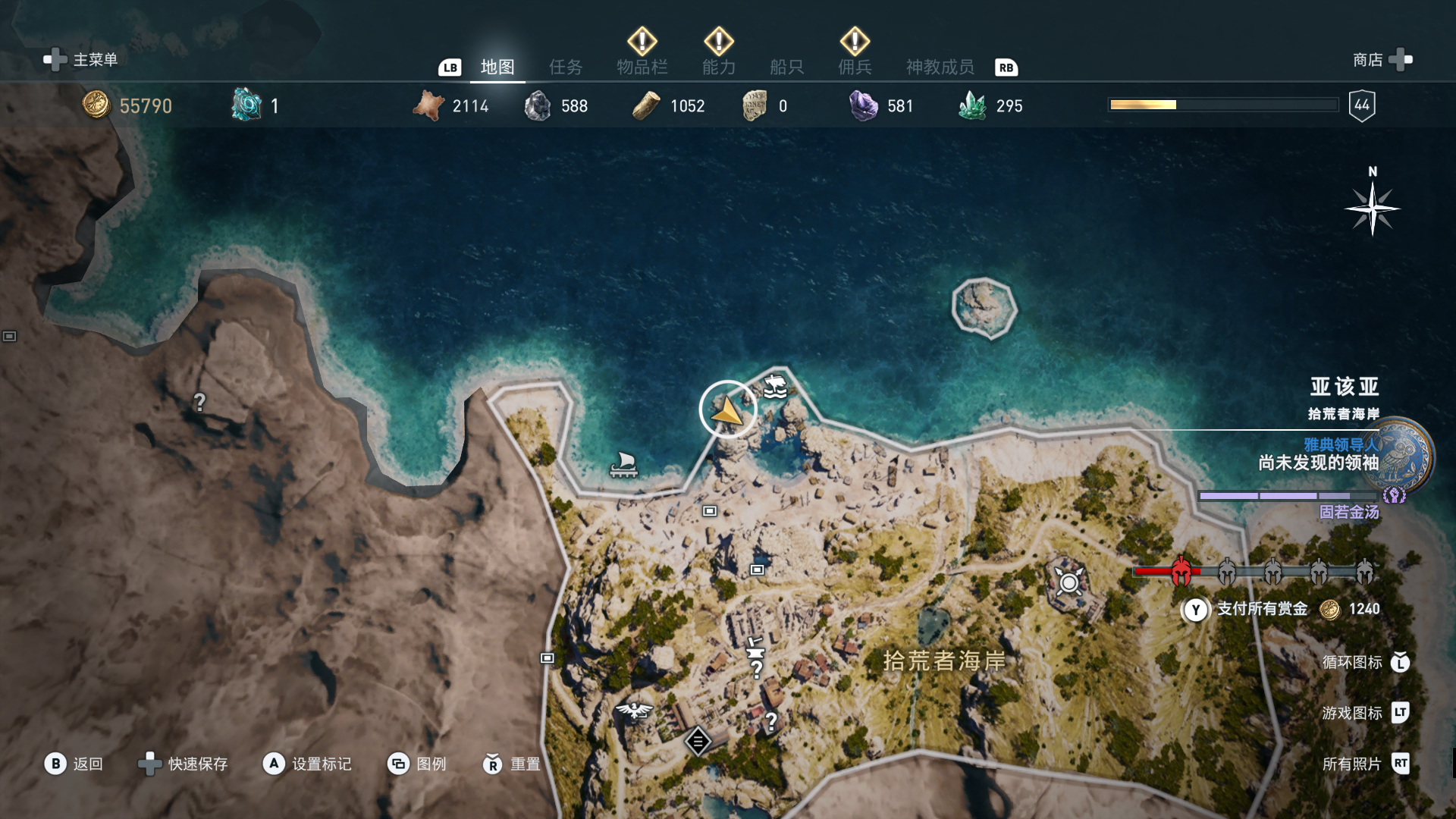Click the question mark on the western cliffs

click(x=199, y=402)
